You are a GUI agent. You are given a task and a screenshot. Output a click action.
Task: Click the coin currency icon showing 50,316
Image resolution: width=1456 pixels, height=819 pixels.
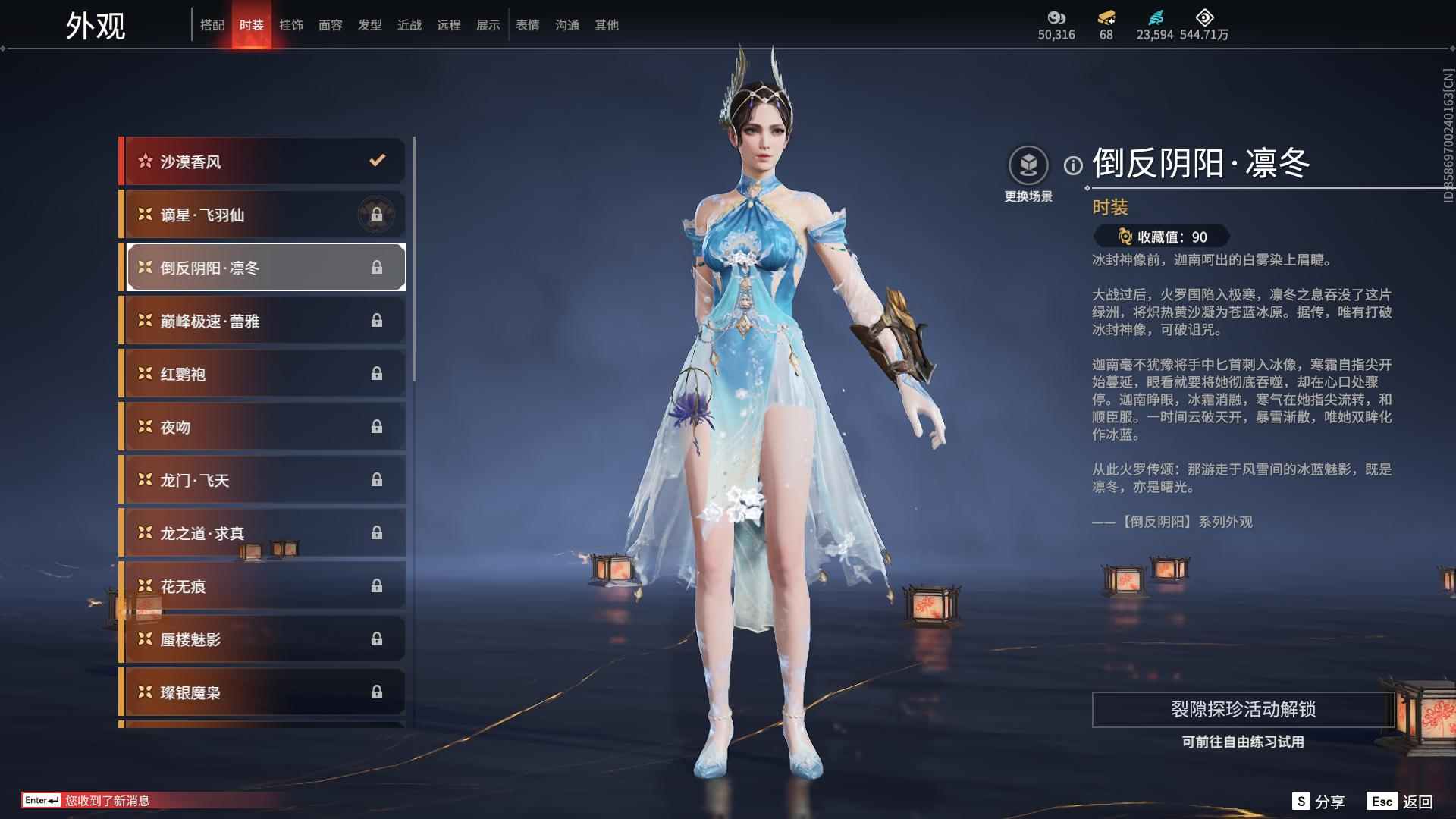point(1056,18)
